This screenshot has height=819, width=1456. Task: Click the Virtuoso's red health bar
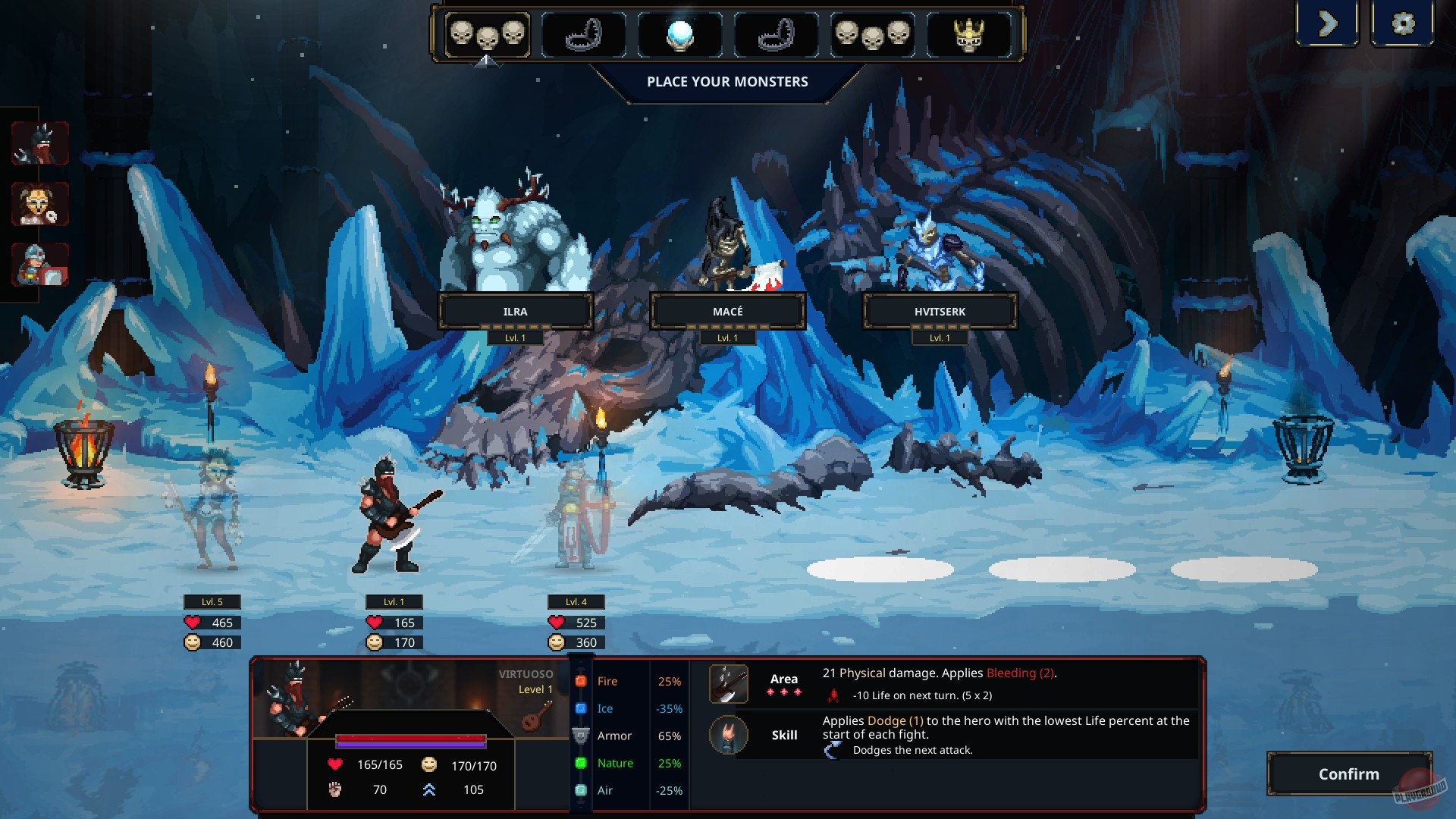coord(412,738)
